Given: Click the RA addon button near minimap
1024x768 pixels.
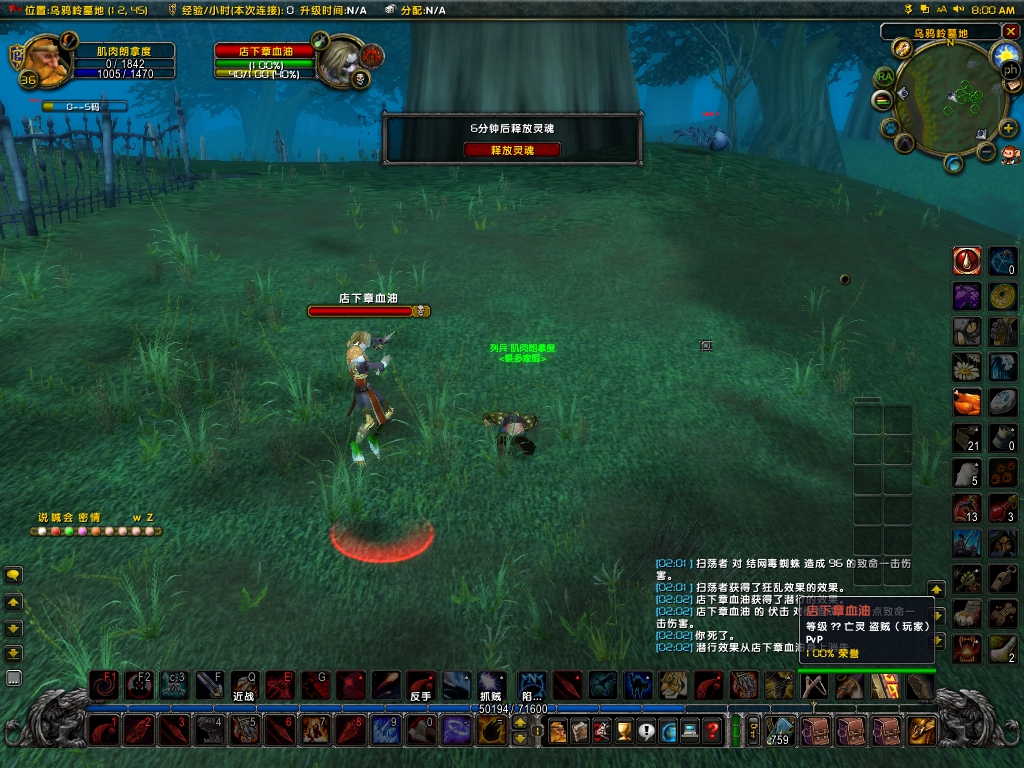Looking at the screenshot, I should 884,77.
